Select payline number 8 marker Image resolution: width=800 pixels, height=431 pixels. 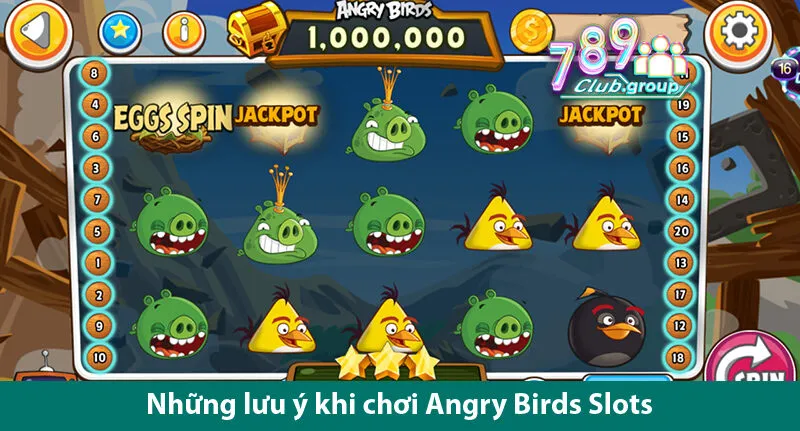(95, 72)
